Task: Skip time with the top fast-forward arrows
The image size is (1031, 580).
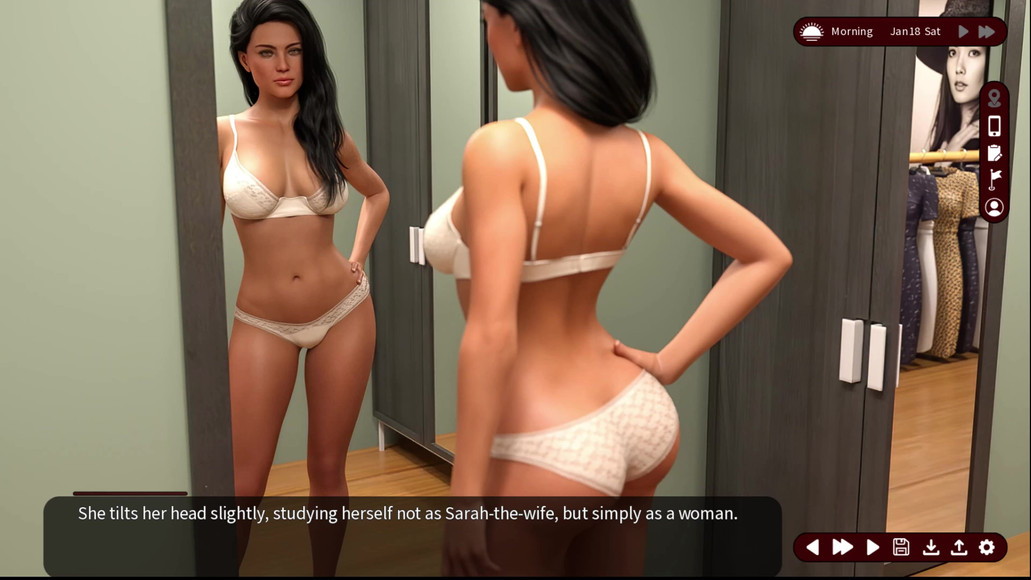Action: (987, 32)
